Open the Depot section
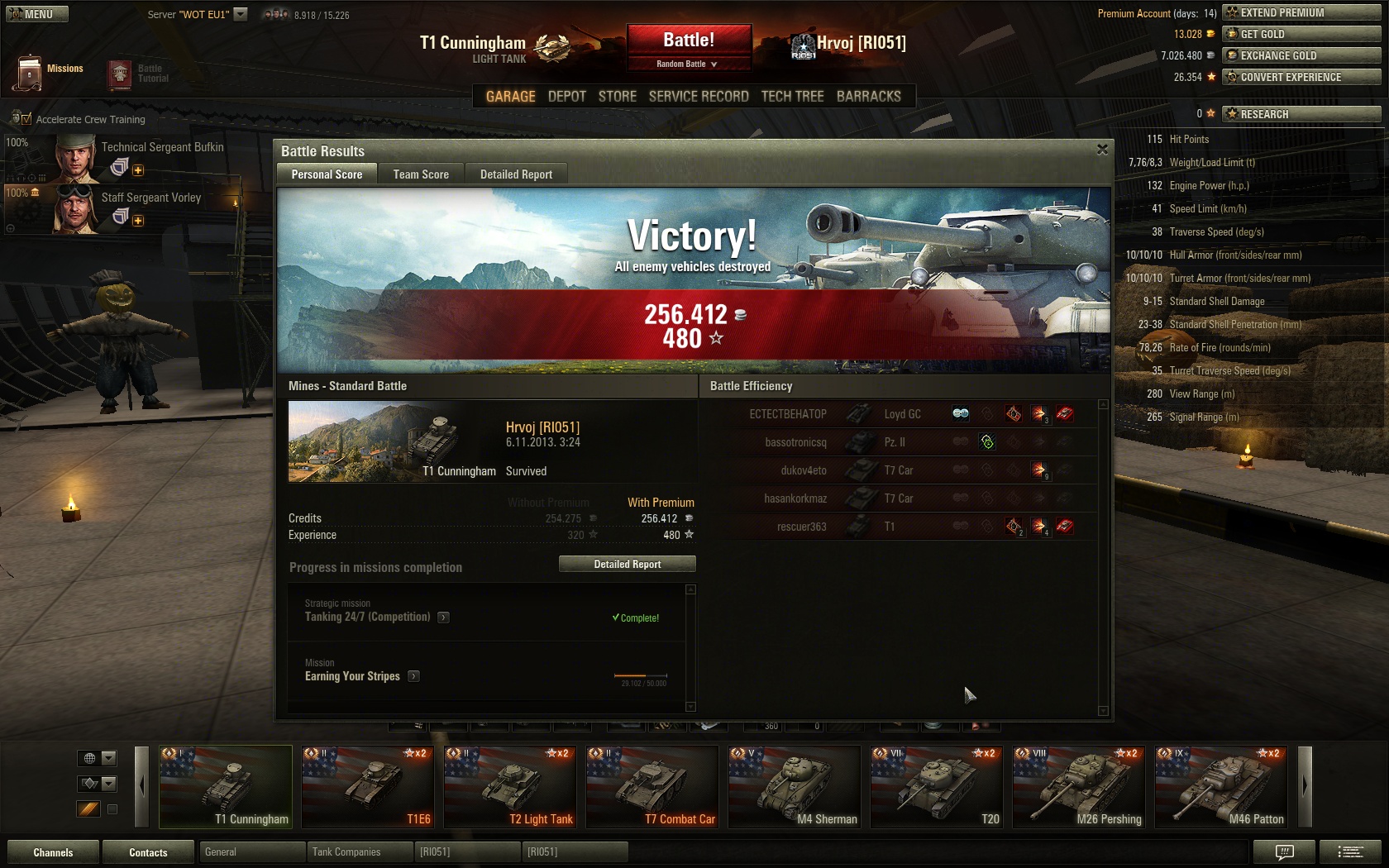The width and height of the screenshot is (1389, 868). pyautogui.click(x=566, y=97)
